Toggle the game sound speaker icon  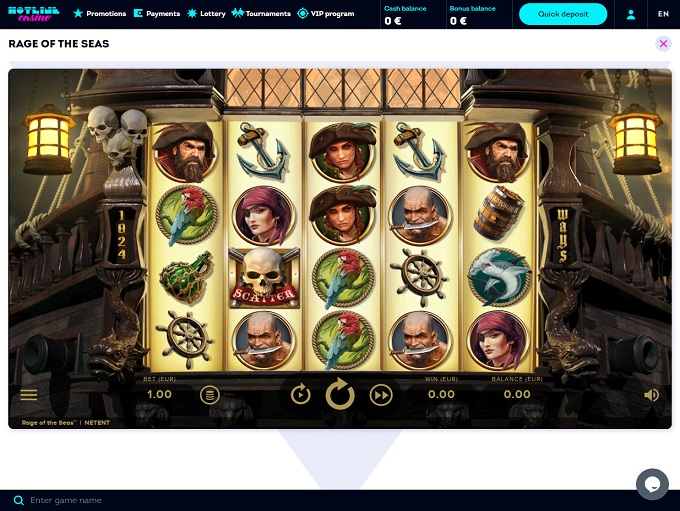point(651,395)
